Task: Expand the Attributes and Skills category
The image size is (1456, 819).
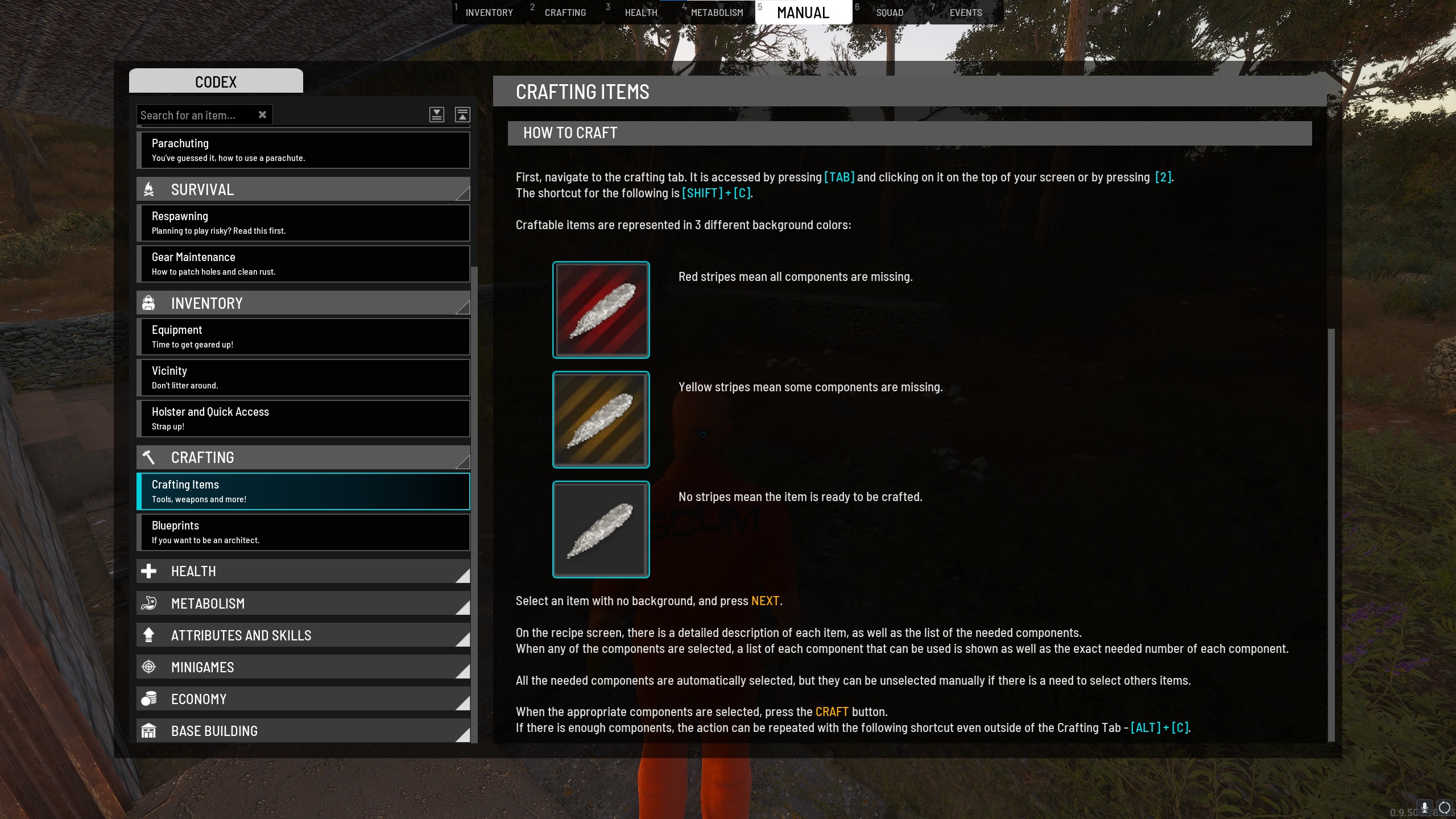Action: (x=303, y=635)
